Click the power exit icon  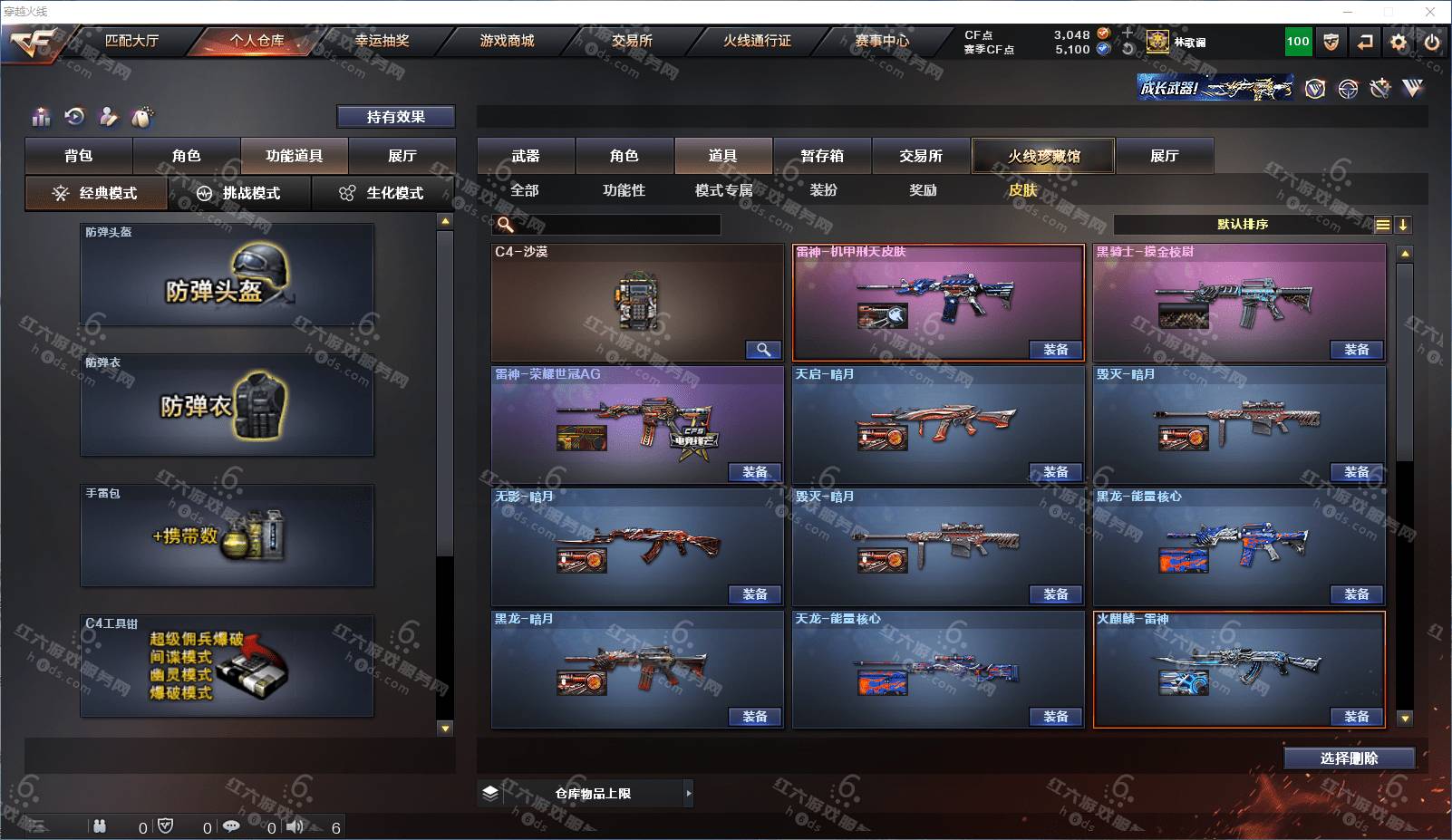(1432, 42)
